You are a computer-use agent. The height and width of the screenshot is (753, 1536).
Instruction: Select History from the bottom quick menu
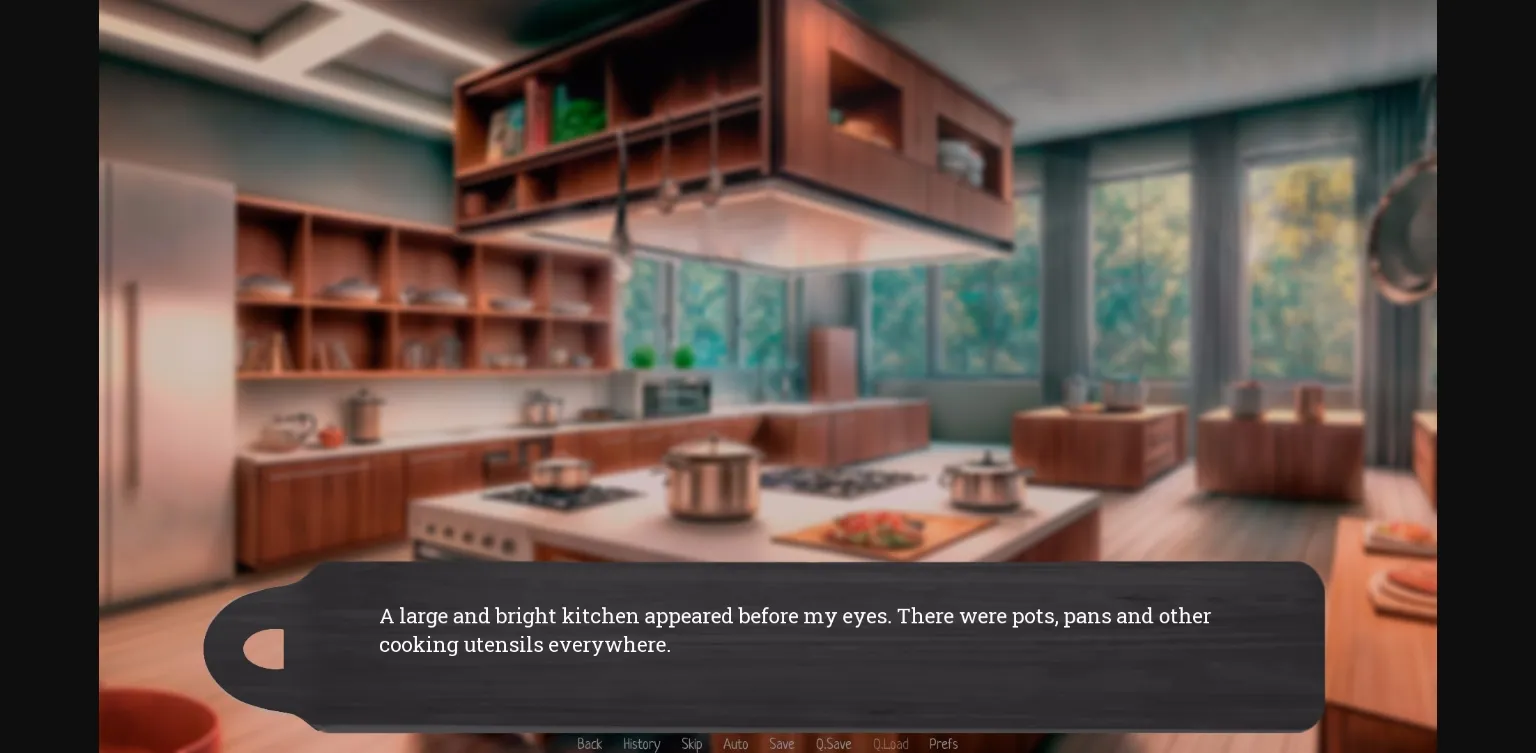[x=642, y=744]
